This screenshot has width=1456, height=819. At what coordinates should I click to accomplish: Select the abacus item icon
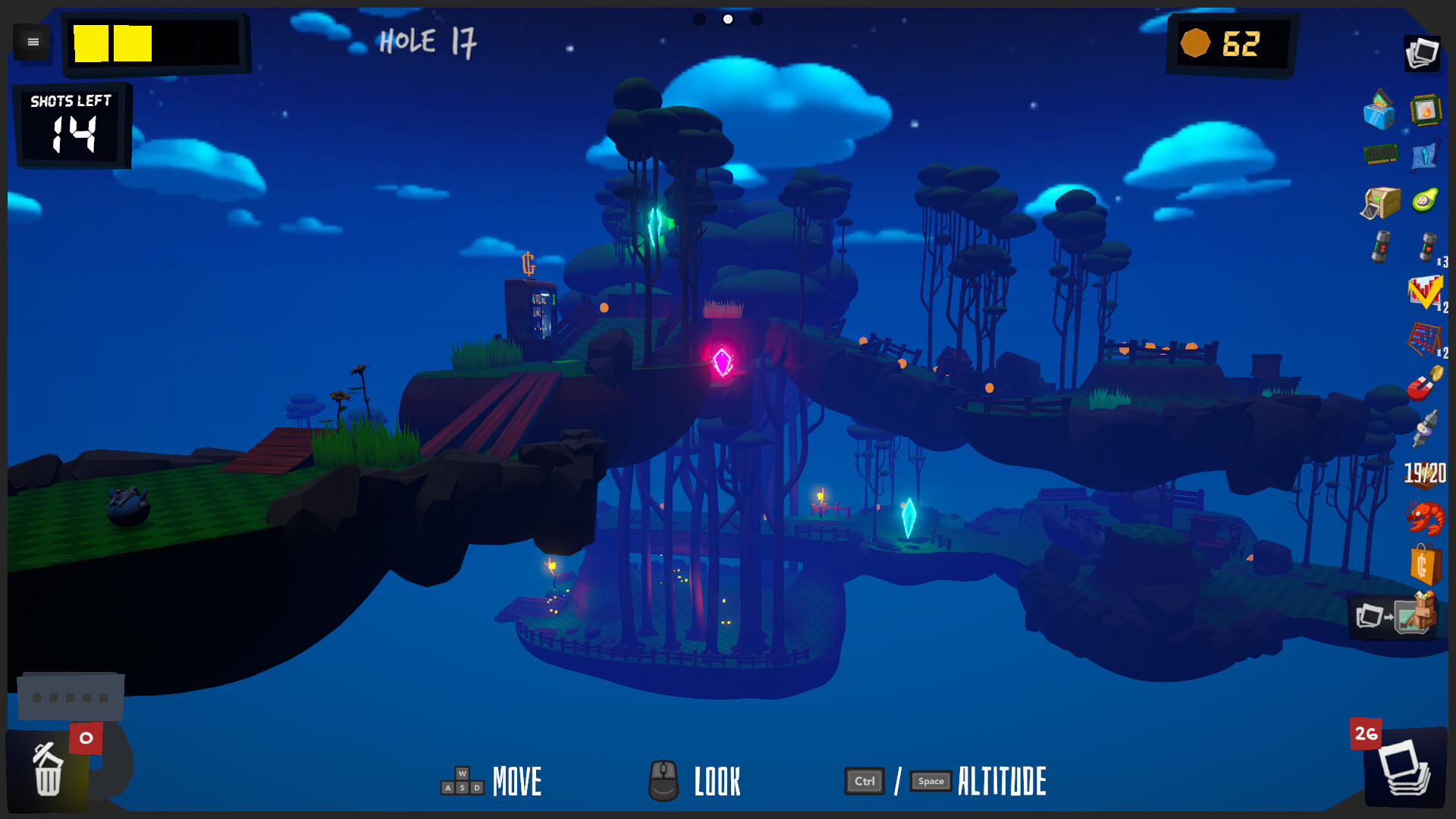(1425, 338)
